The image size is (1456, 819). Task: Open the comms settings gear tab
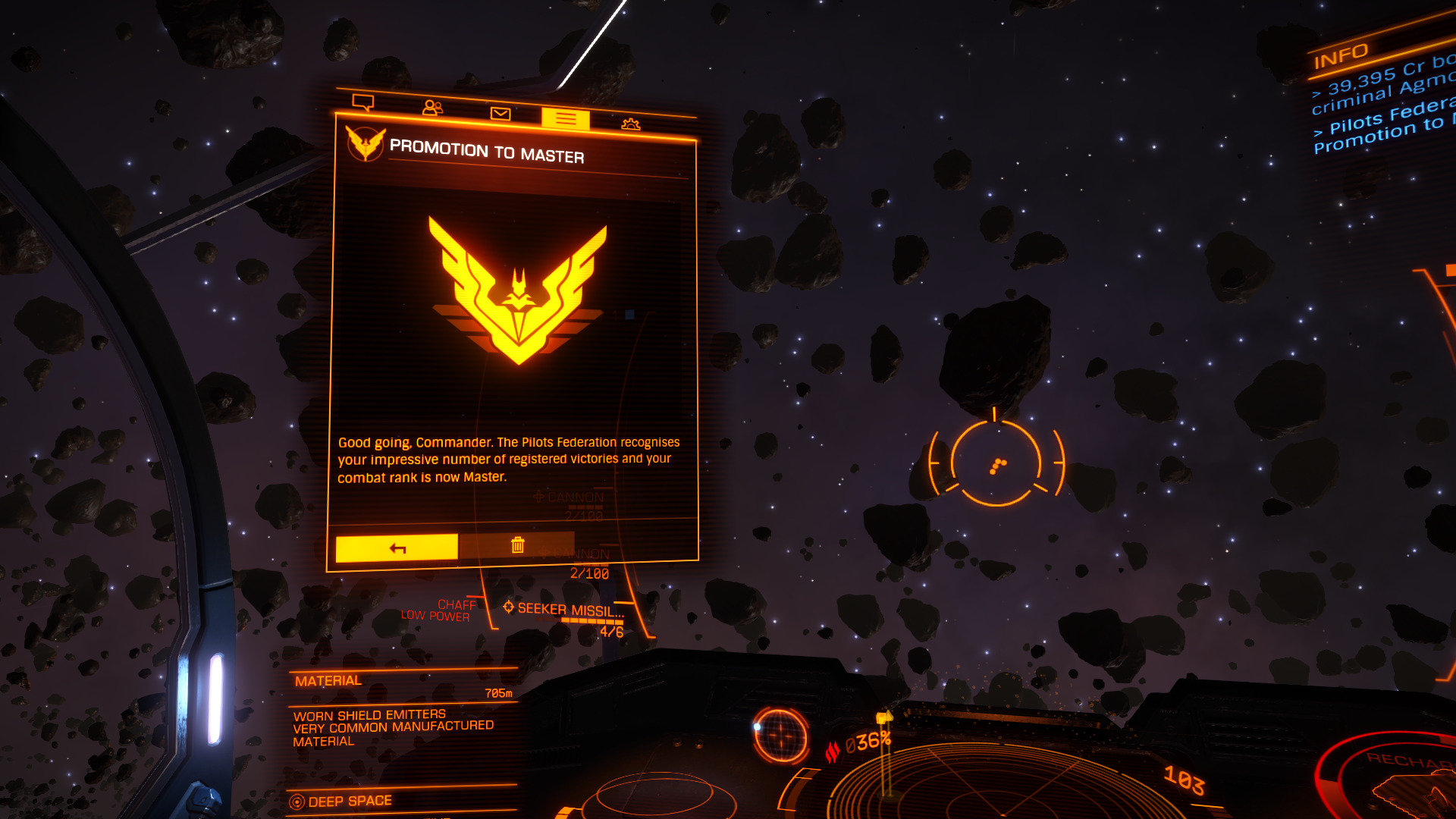631,124
